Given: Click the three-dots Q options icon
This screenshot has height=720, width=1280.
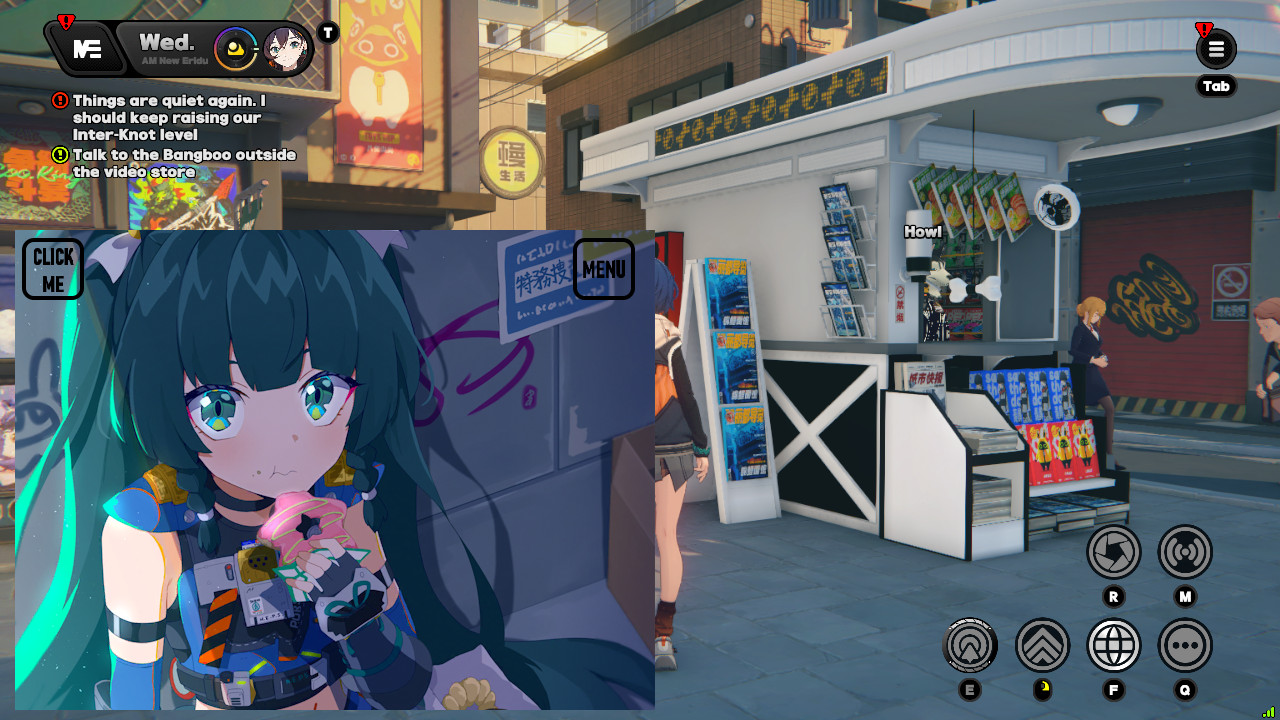Looking at the screenshot, I should click(x=1185, y=646).
